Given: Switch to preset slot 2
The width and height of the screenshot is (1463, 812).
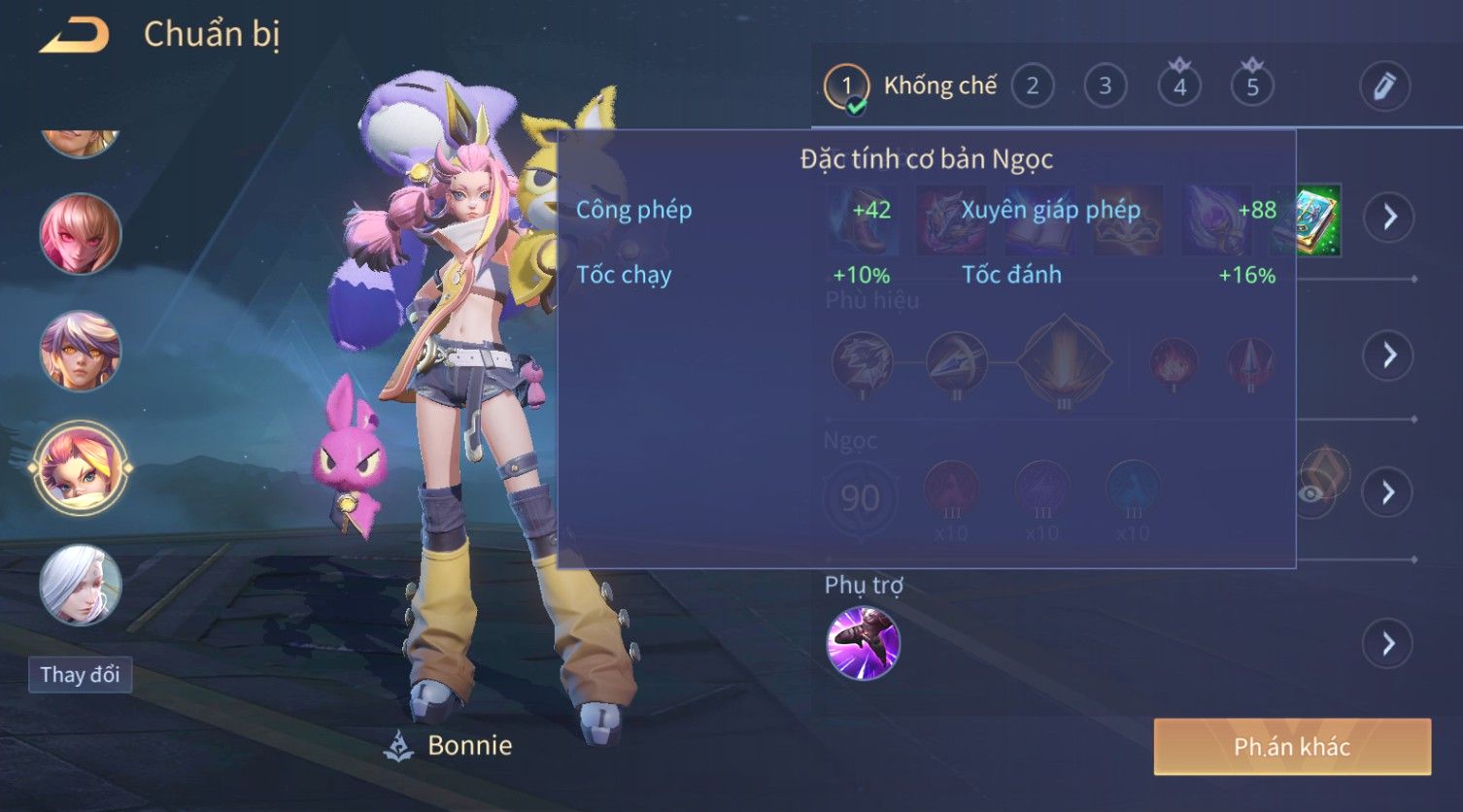Looking at the screenshot, I should [1032, 86].
